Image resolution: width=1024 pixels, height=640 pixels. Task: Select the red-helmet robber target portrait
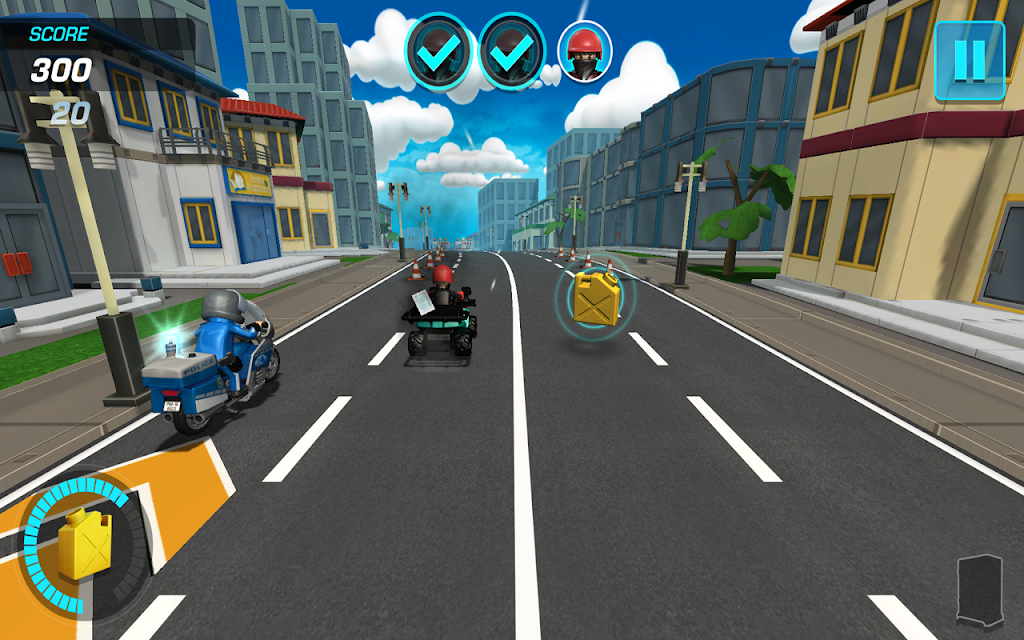point(584,50)
